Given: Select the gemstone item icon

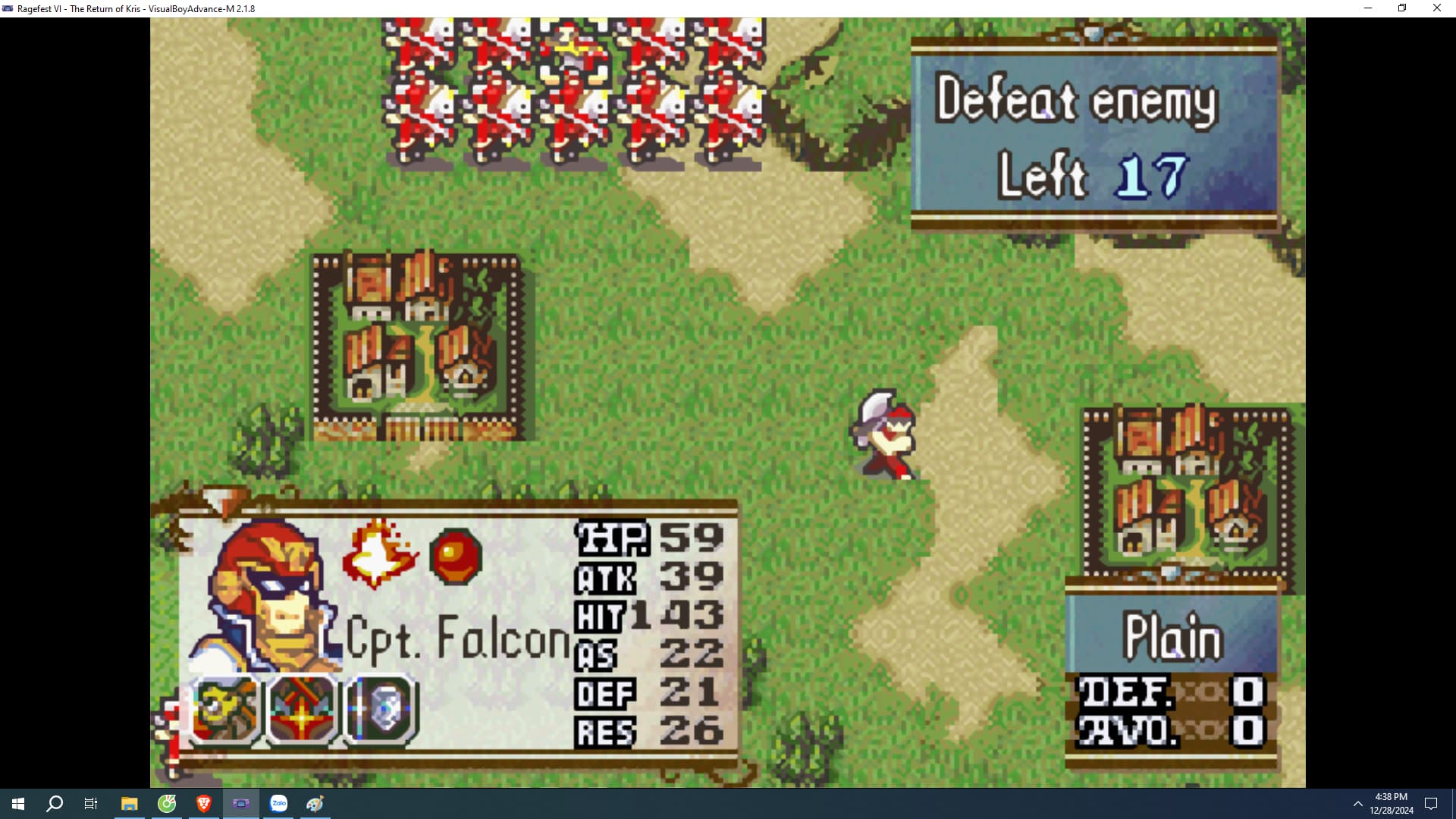Looking at the screenshot, I should point(381,709).
